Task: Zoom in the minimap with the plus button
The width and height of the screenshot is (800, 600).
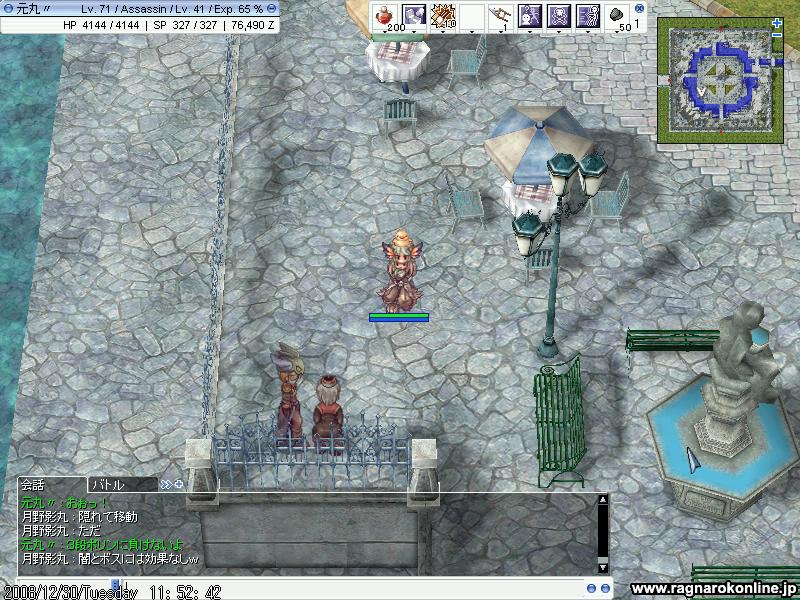Action: point(777,23)
